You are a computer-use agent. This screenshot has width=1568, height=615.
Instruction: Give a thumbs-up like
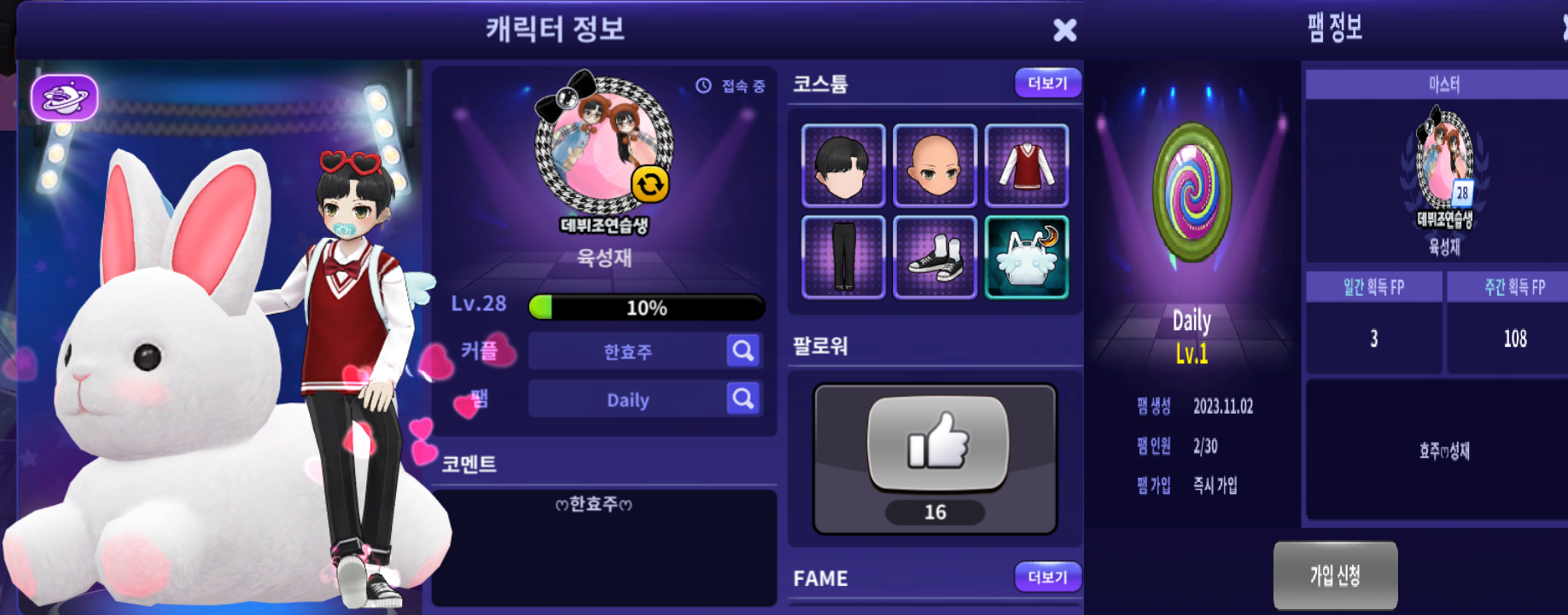(936, 443)
